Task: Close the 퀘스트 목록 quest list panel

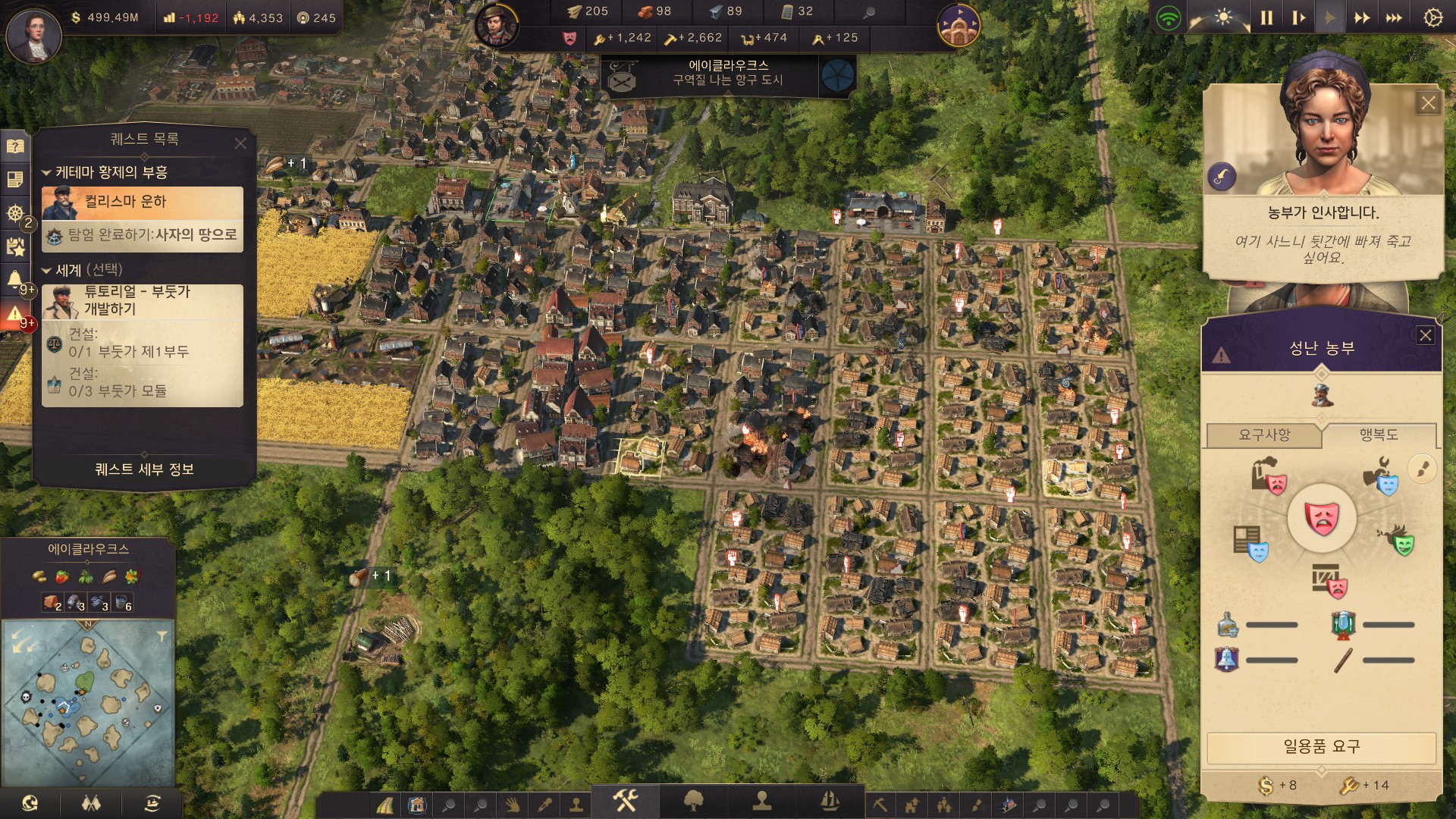Action: click(240, 143)
